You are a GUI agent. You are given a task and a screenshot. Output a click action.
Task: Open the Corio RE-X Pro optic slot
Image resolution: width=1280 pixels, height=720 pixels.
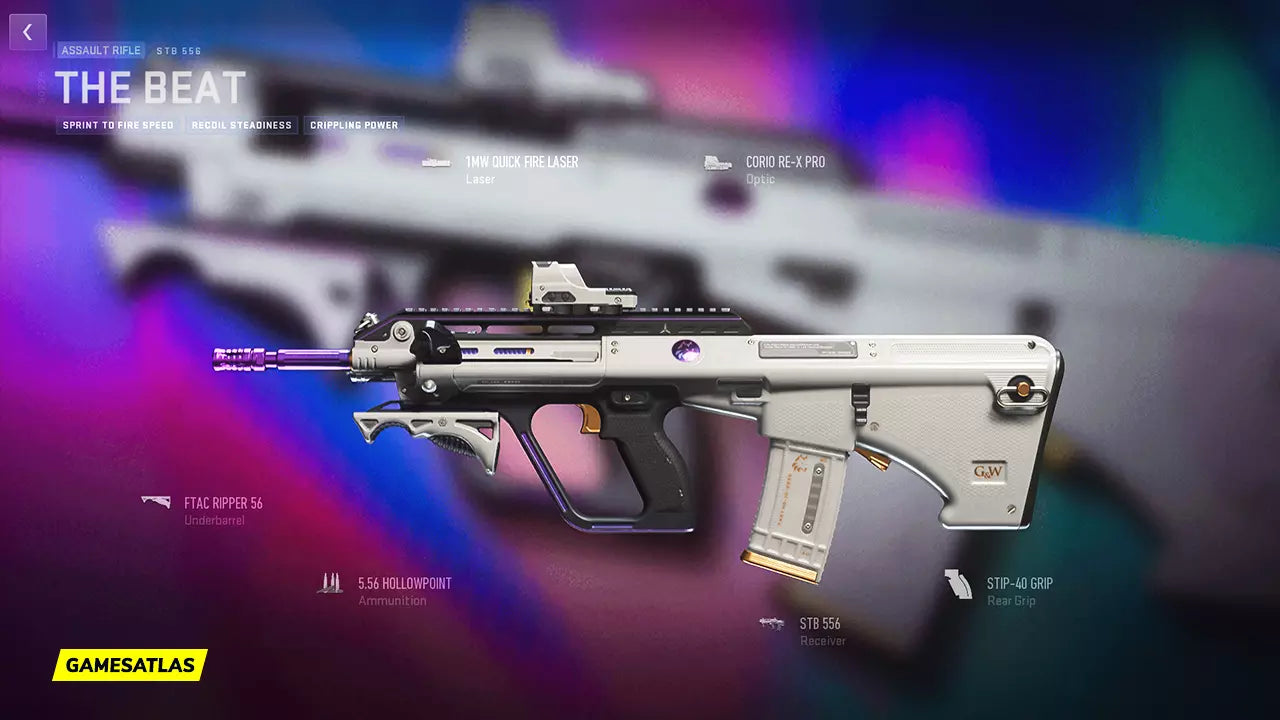pos(785,162)
